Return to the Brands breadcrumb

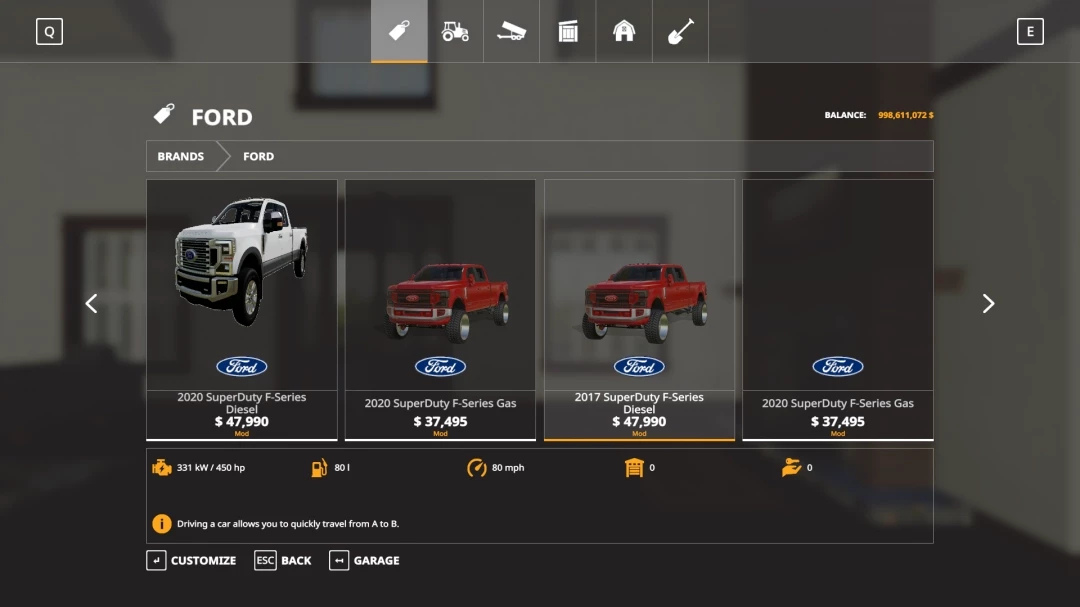tap(181, 157)
